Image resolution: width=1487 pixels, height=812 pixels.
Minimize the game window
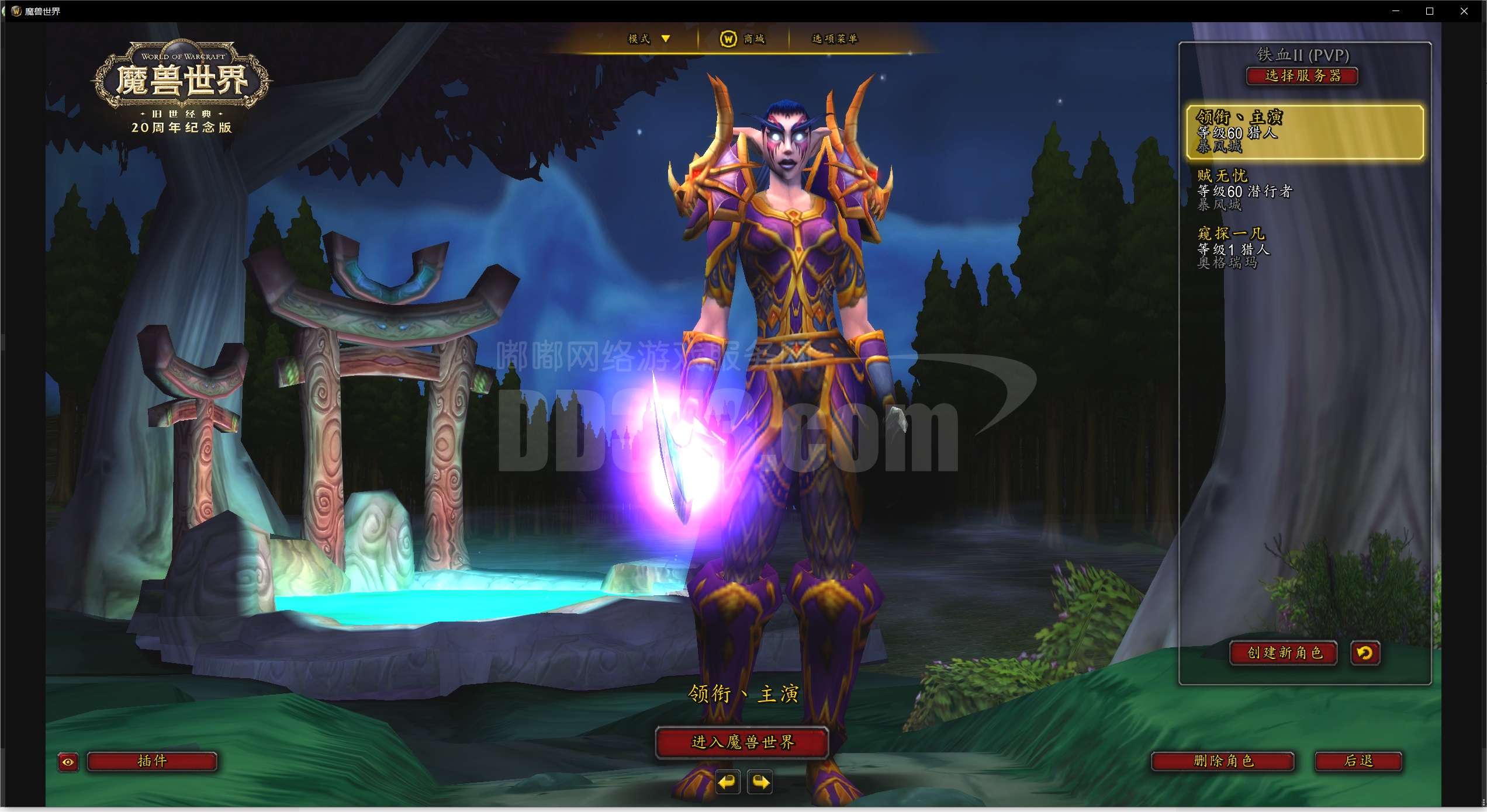coord(1396,11)
